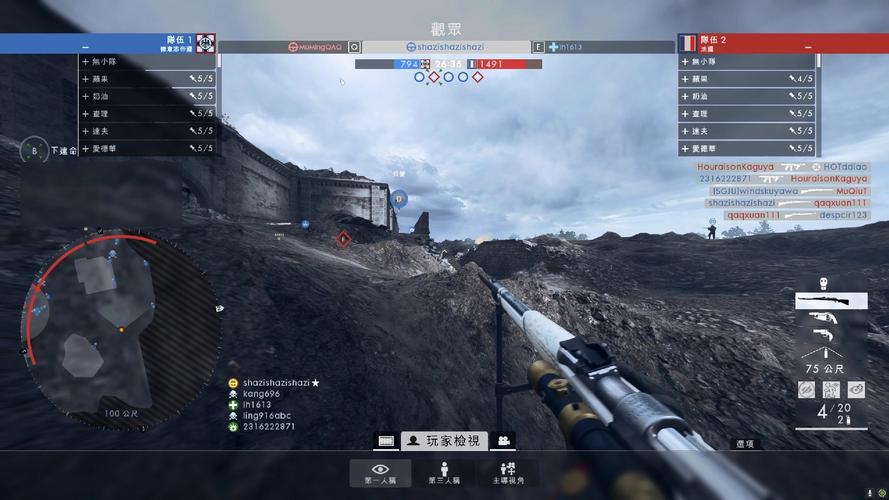This screenshot has height=500, width=889.
Task: Expand Team 1's 蘋果 squad row
Action: click(x=148, y=79)
